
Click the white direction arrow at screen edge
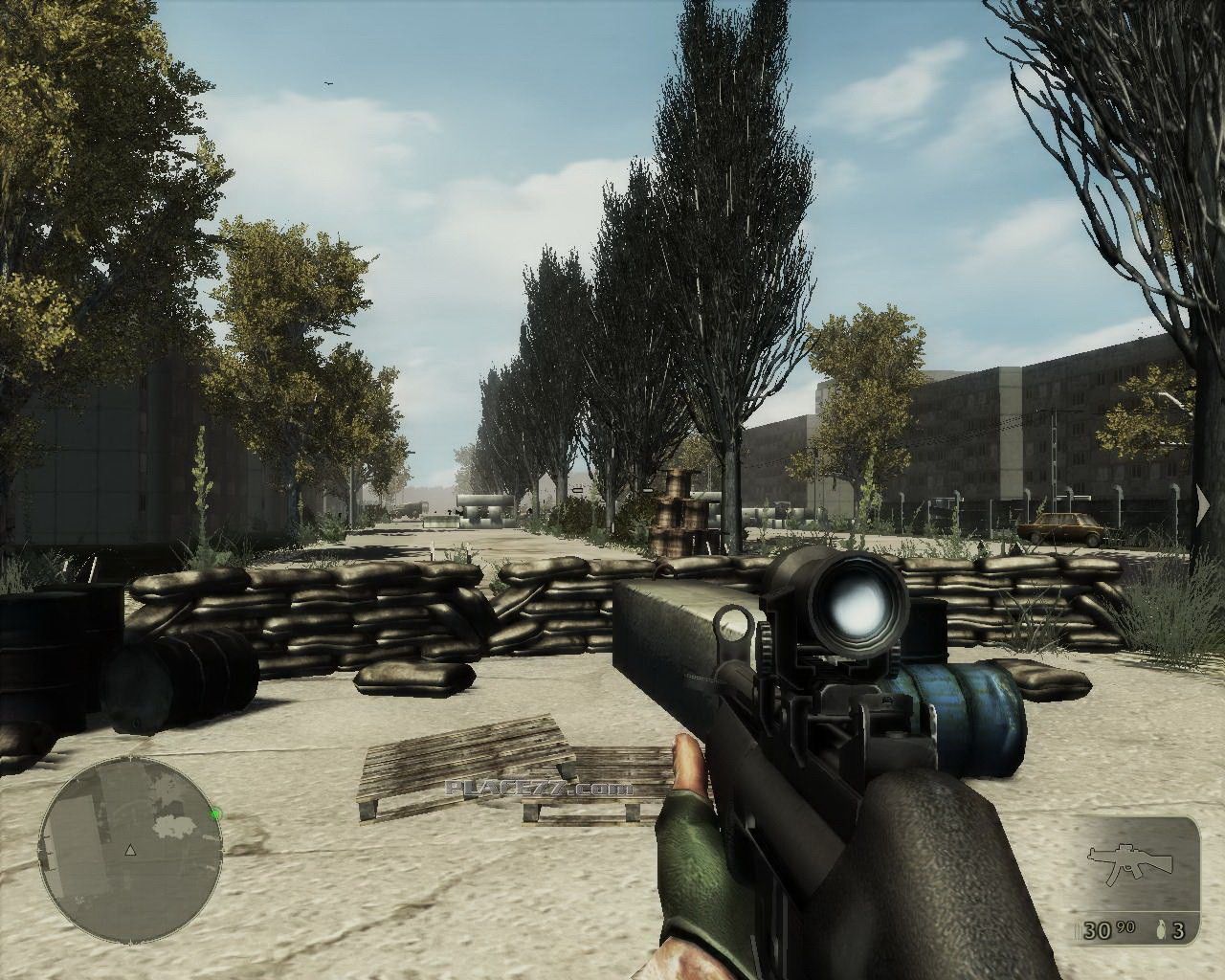pos(1202,507)
